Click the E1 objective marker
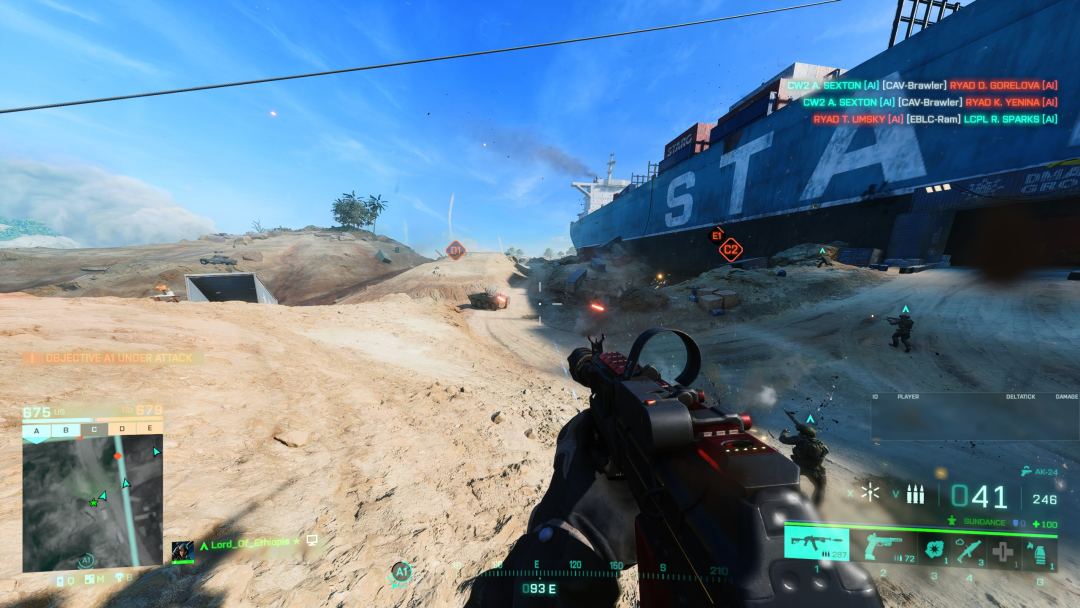1080x608 pixels. click(x=717, y=235)
